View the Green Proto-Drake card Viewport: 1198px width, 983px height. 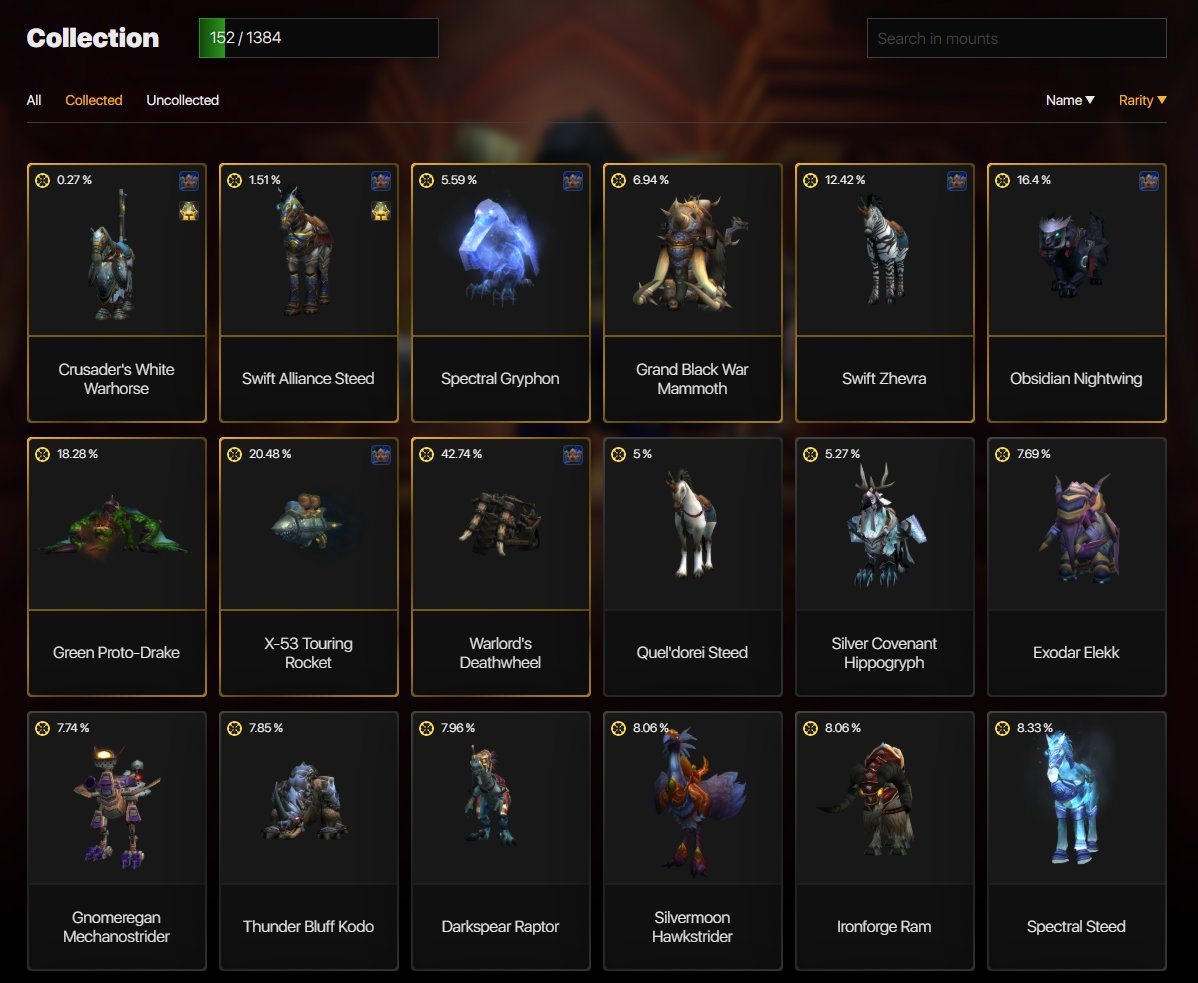pos(117,566)
